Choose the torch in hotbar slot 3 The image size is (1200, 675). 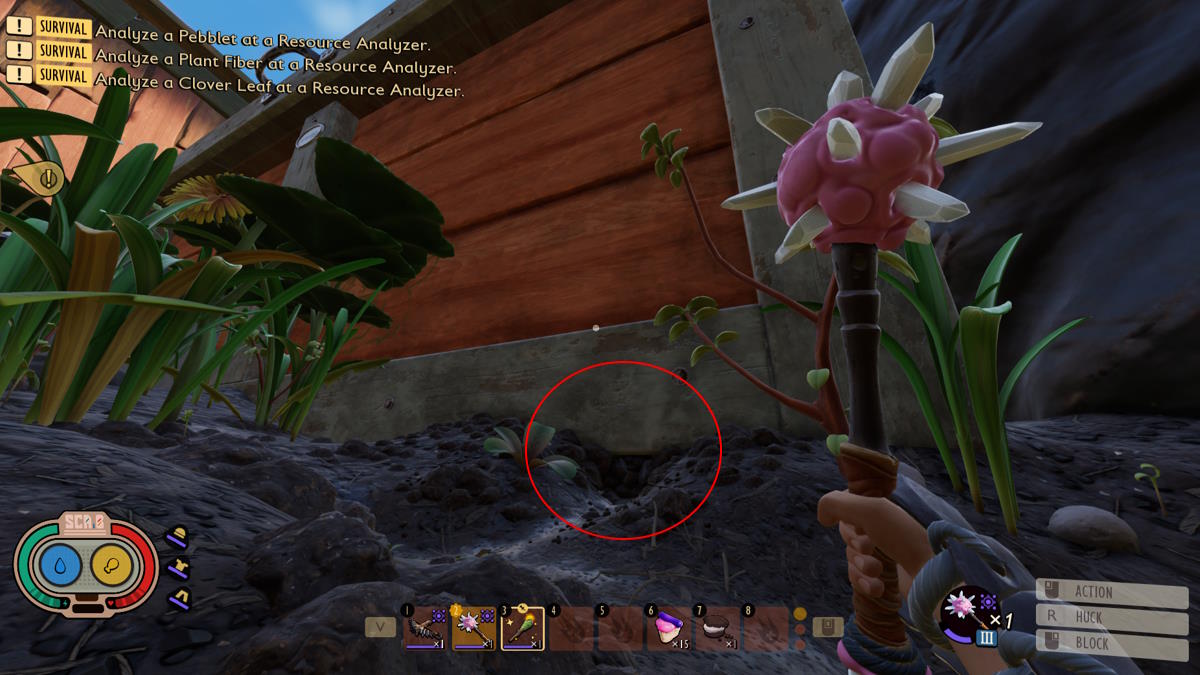click(522, 629)
